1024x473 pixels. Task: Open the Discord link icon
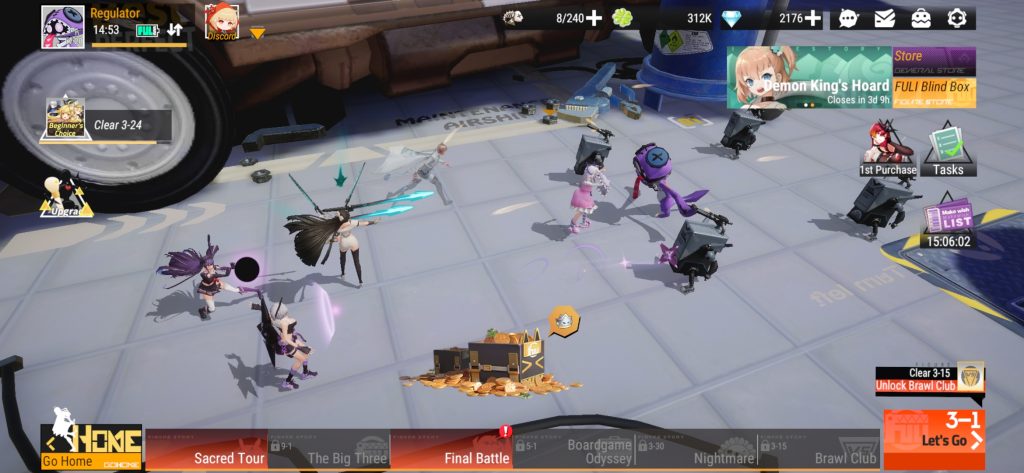point(221,21)
